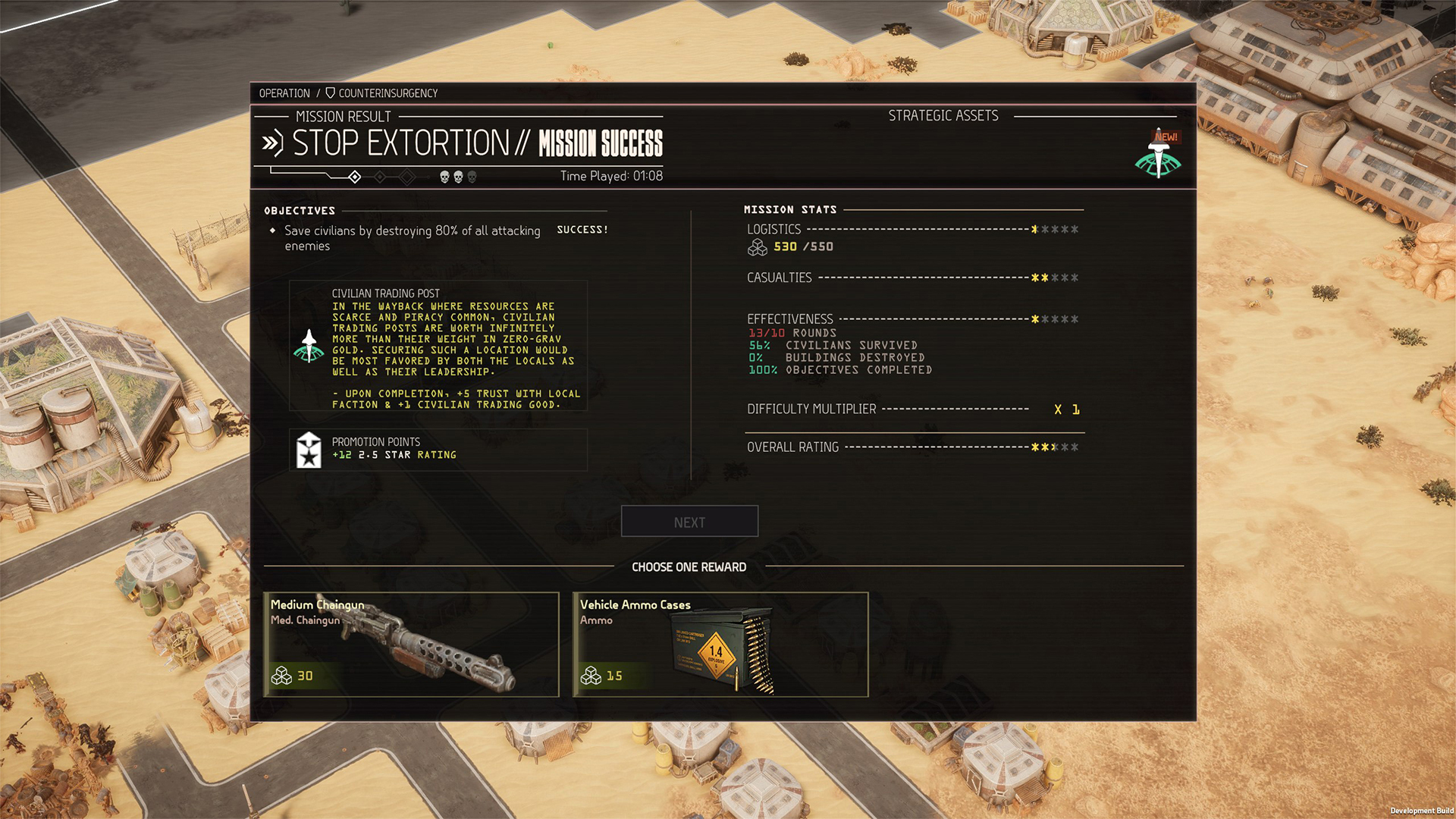Screen dimensions: 1456x819
Task: Open the Counterinsurgency operation breadcrumb
Action: point(388,93)
